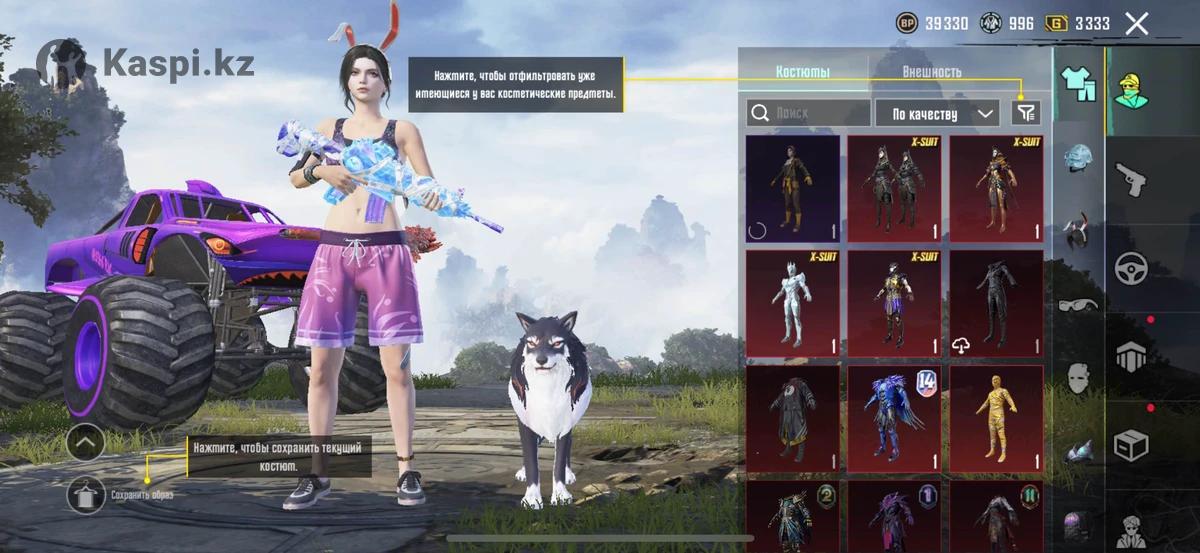The image size is (1200, 553).
Task: Switch to the Костюмы tab
Action: pos(802,72)
